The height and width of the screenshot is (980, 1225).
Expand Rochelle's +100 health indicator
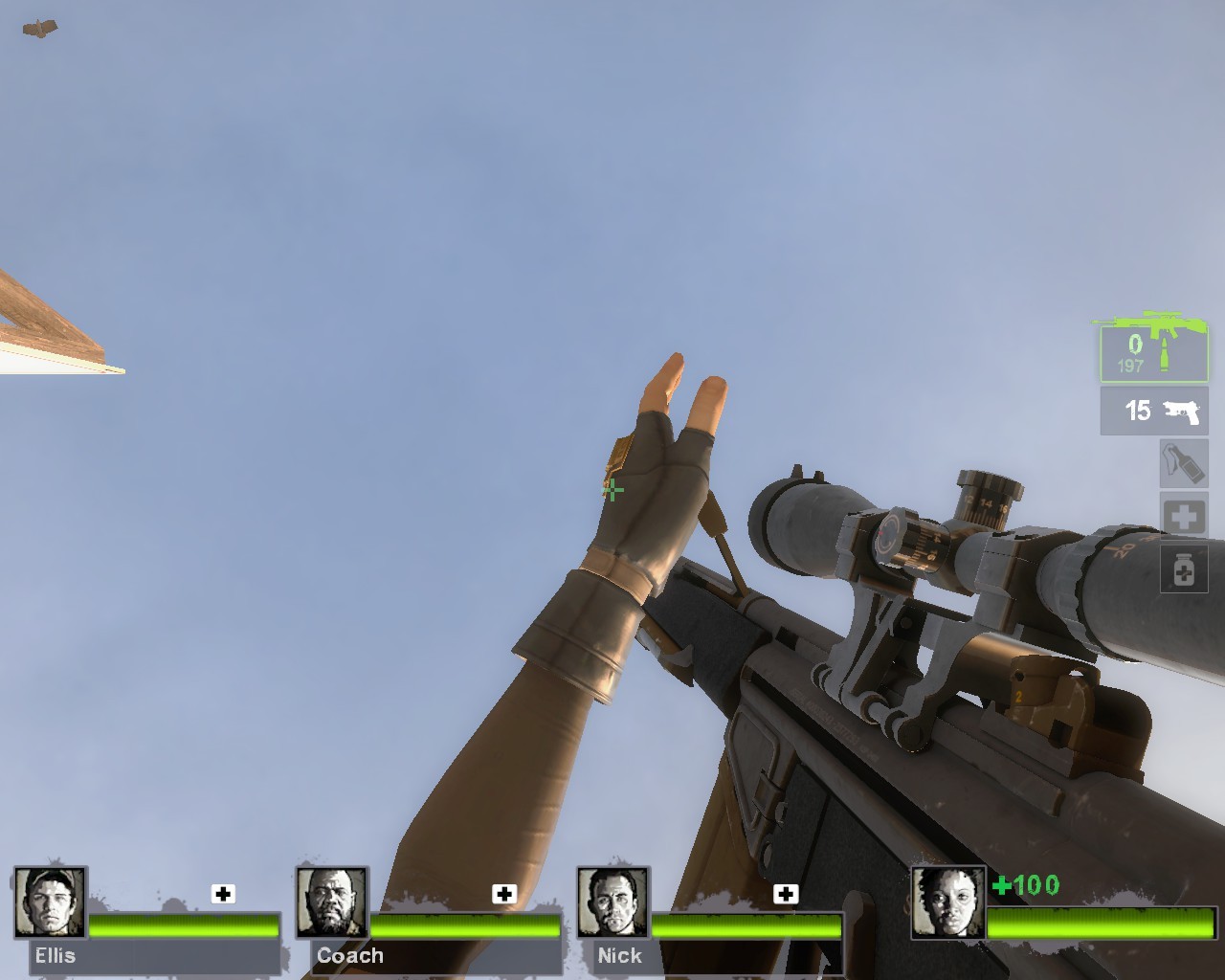1025,886
